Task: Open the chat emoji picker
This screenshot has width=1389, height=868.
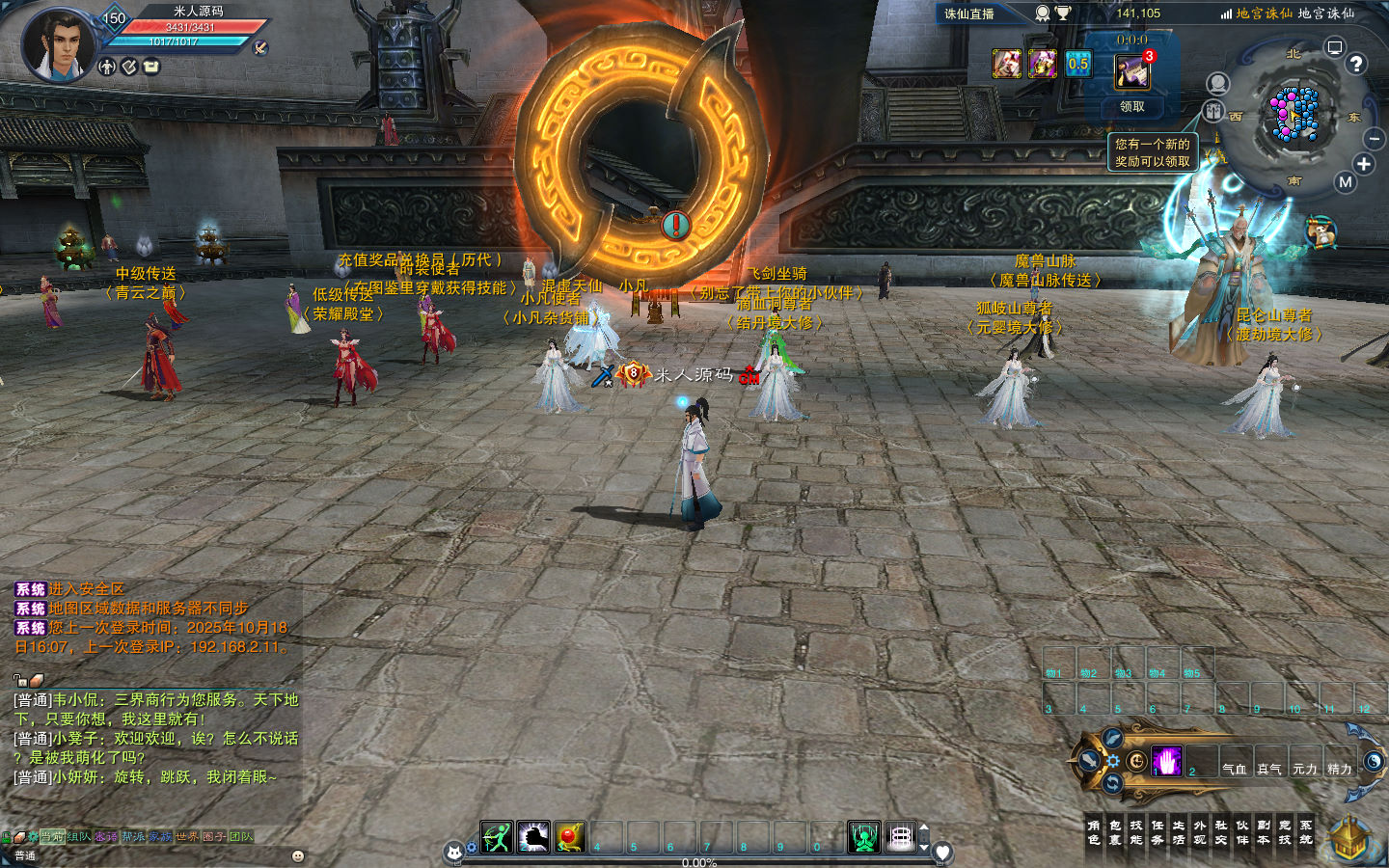Action: click(x=298, y=855)
